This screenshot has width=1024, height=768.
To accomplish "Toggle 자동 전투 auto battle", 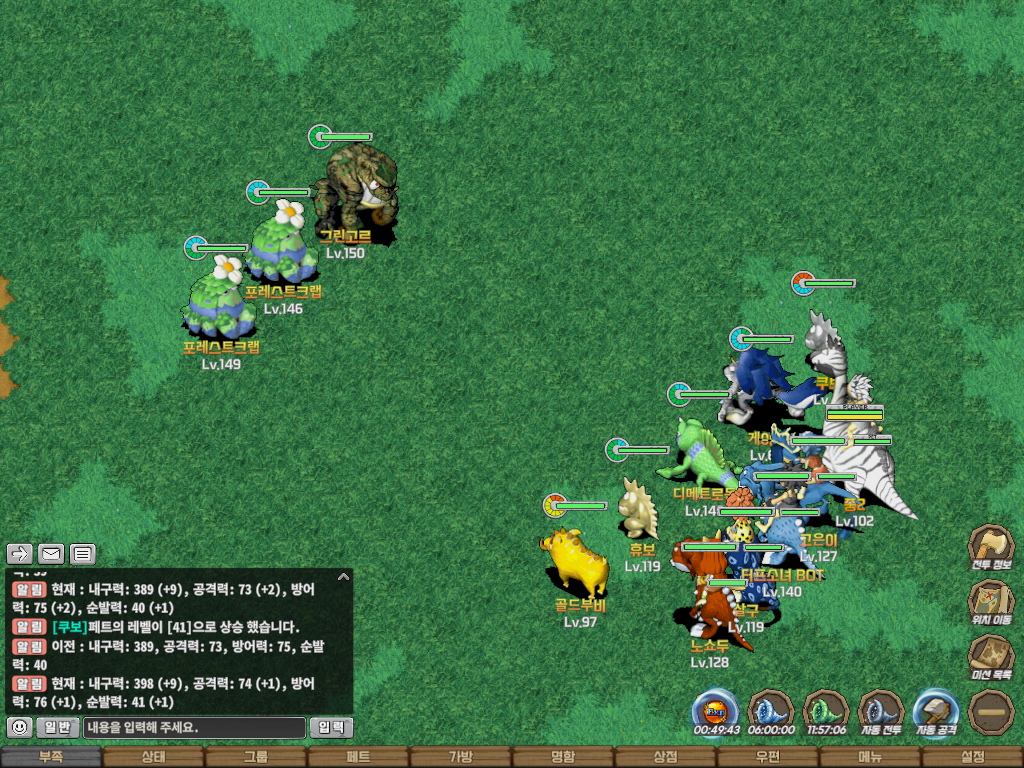I will [881, 711].
